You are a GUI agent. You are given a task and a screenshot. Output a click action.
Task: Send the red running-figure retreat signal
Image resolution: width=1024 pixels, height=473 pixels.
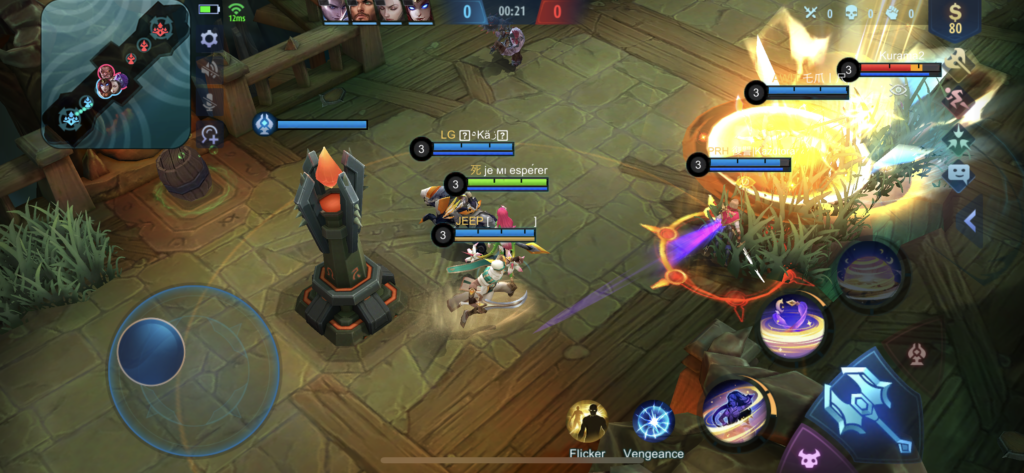point(958,98)
